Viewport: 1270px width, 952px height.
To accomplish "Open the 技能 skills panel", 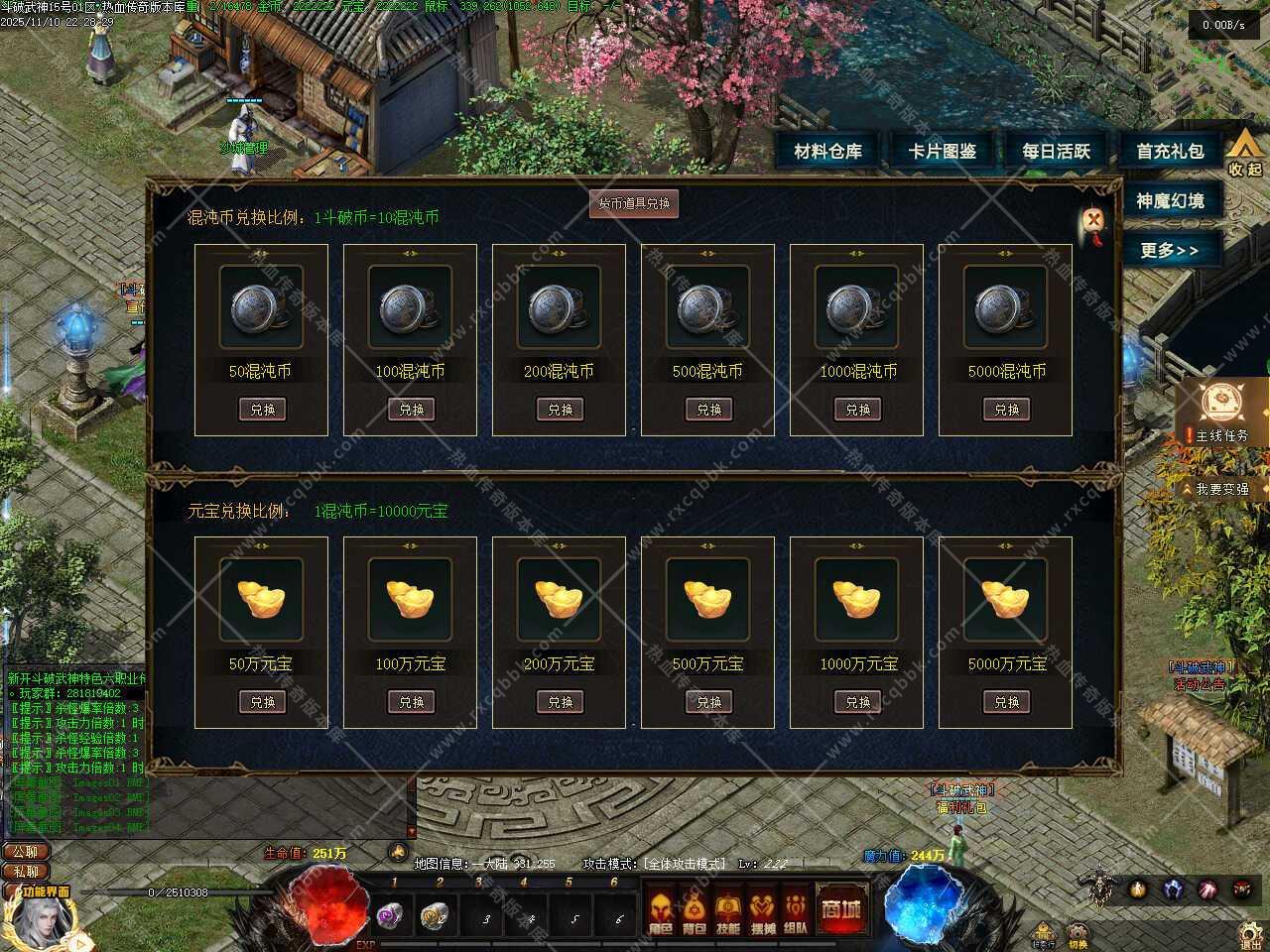I will coord(728,912).
